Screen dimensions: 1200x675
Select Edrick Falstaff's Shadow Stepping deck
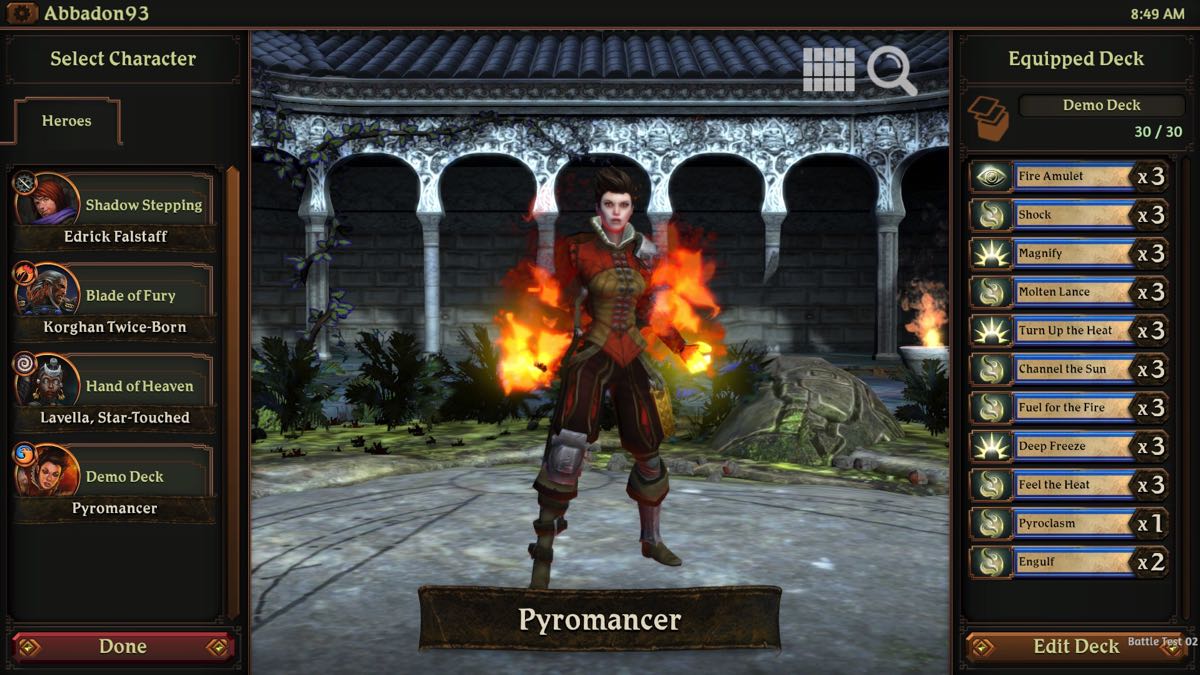115,212
